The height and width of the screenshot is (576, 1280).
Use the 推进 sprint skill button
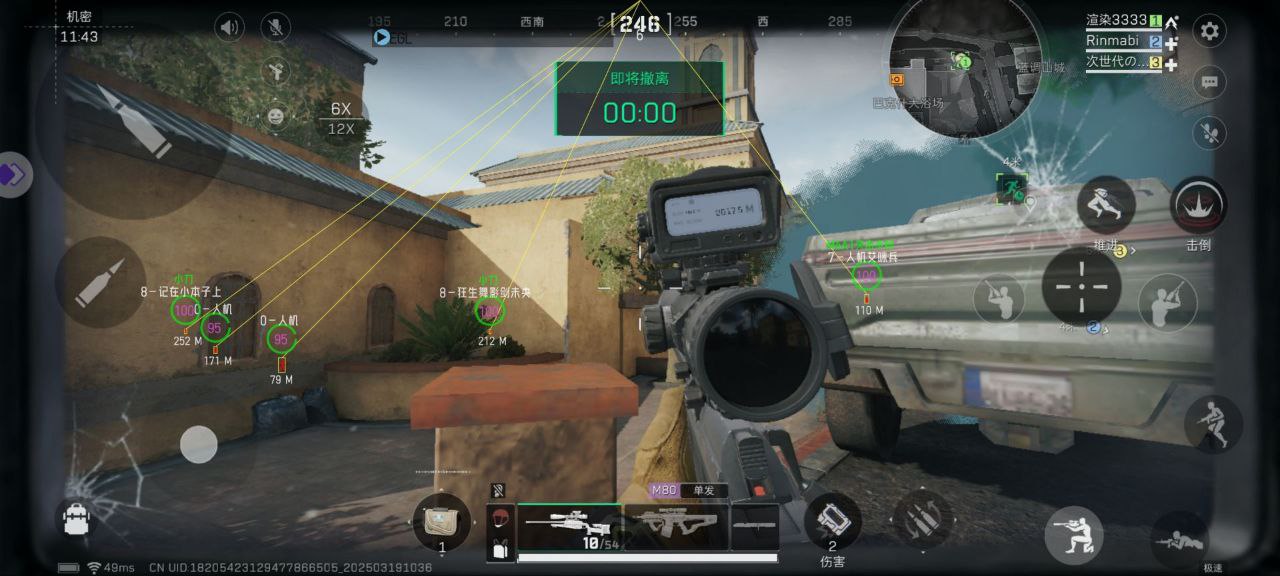coord(1105,205)
